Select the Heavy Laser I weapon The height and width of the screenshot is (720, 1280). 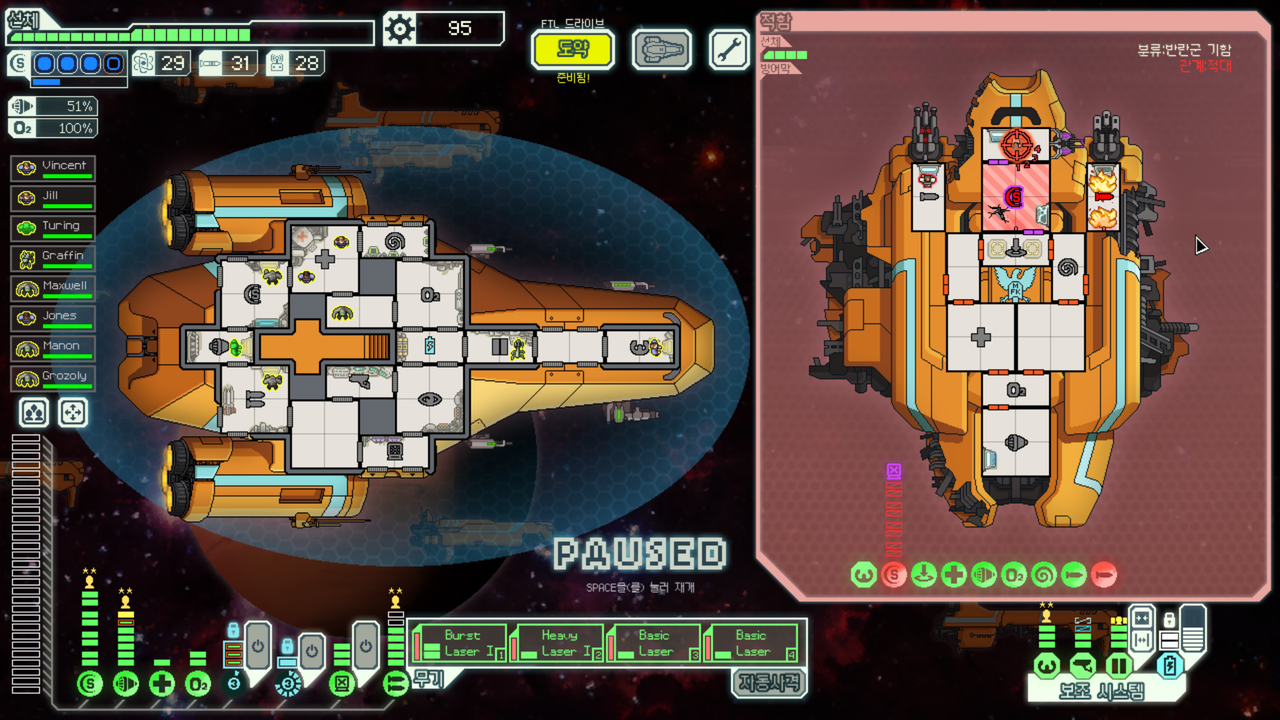558,643
